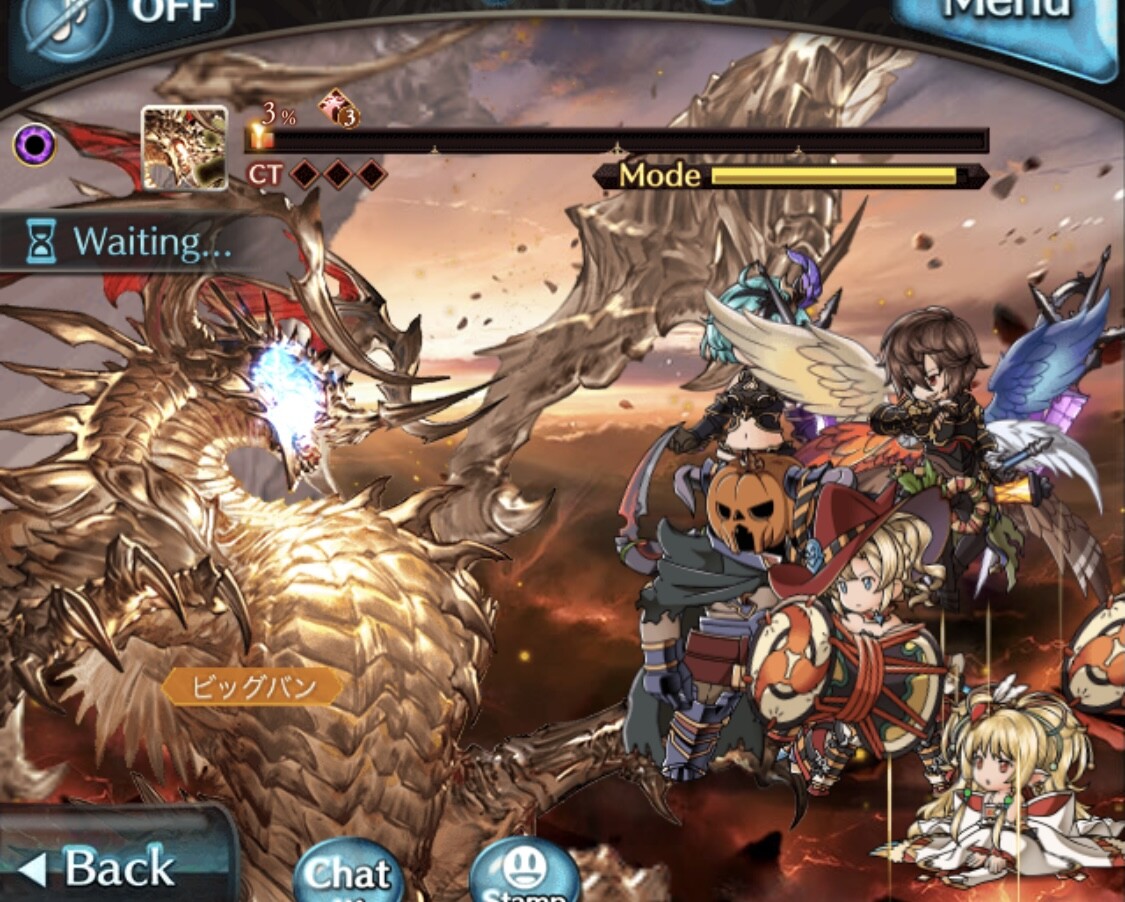Select the boss dragon portrait thumbnail
This screenshot has width=1125, height=902.
coord(184,148)
